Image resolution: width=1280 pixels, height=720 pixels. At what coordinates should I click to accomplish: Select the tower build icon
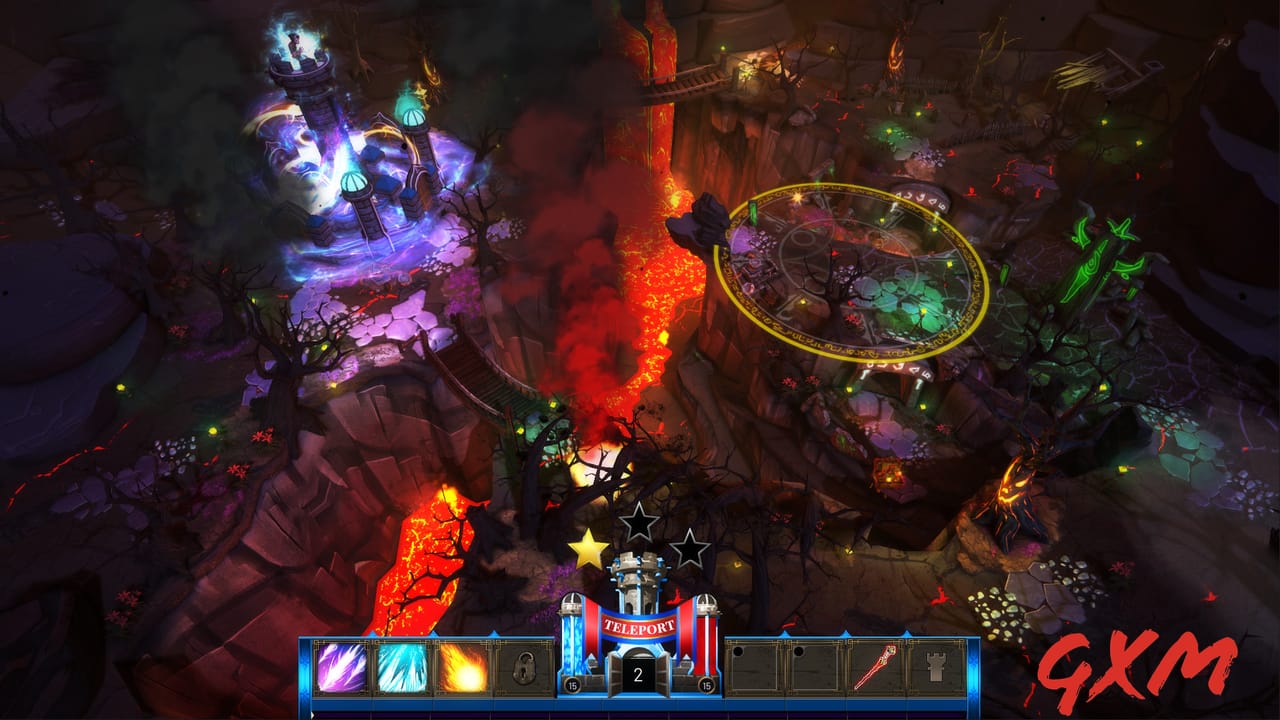[936, 668]
